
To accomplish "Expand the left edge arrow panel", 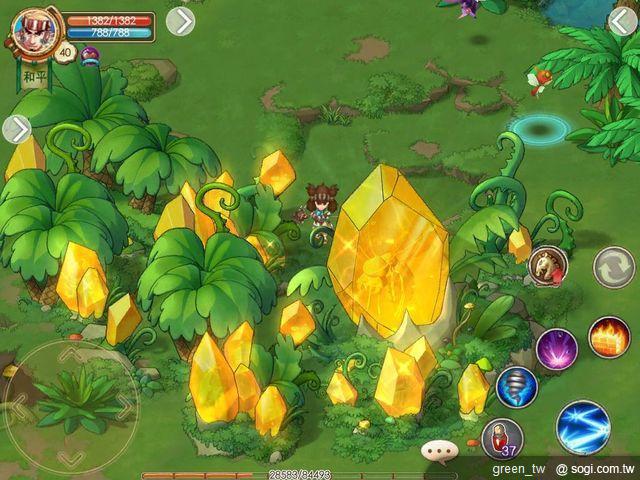I will point(17,129).
